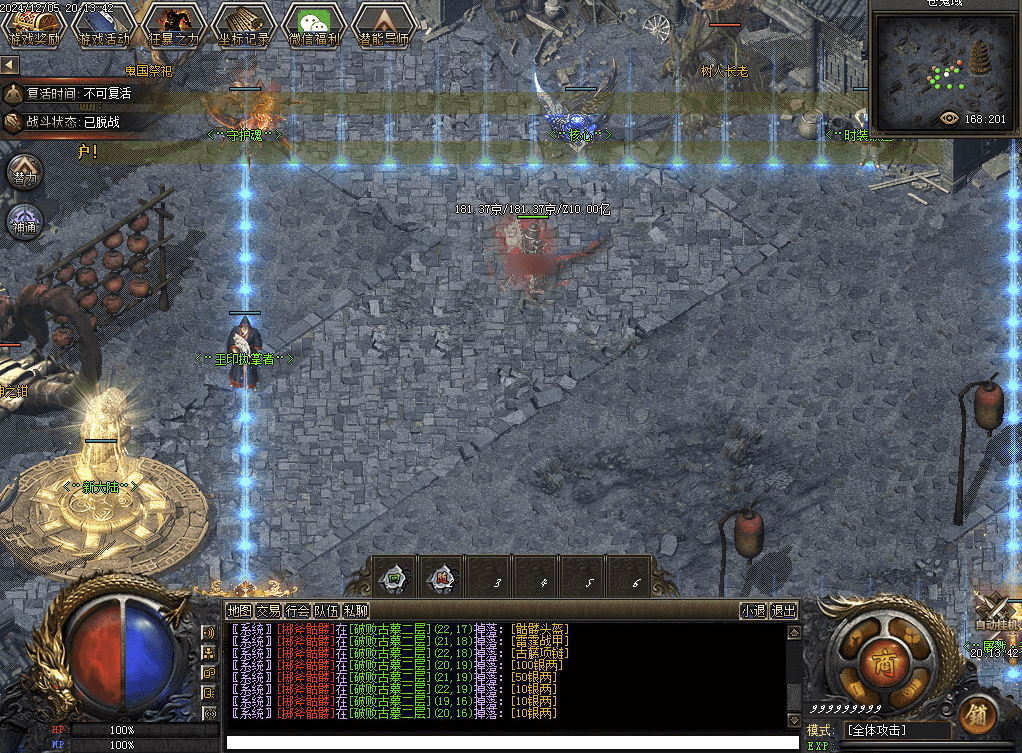The image size is (1022, 753).
Task: Select the 队伍 team tab
Action: [326, 610]
